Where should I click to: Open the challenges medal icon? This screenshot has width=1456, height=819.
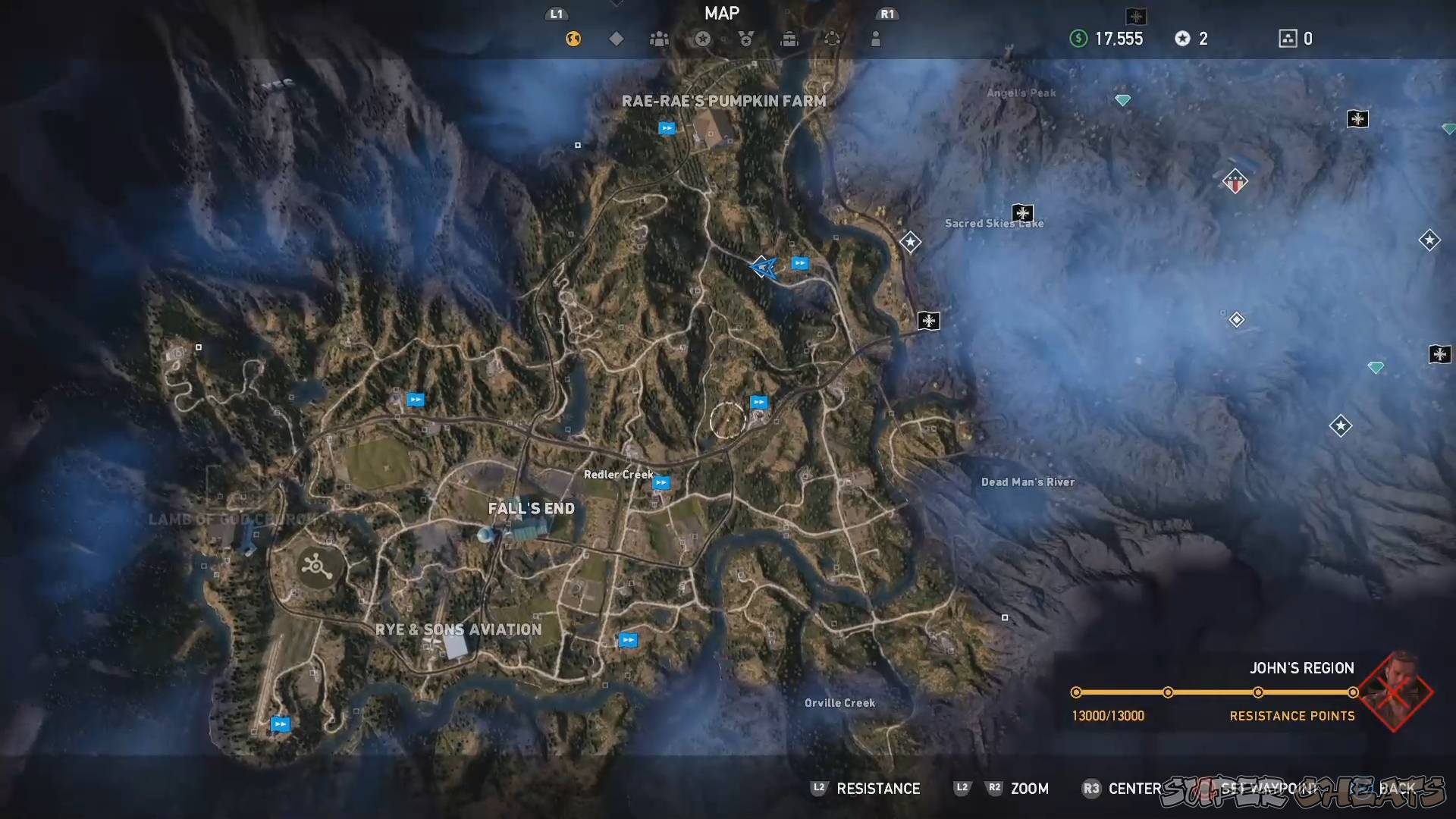[x=745, y=39]
